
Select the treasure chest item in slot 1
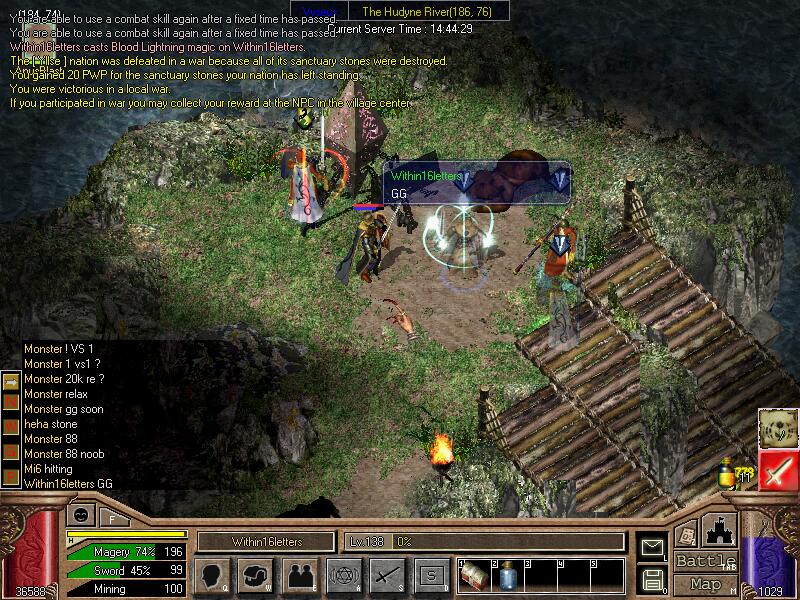click(476, 576)
